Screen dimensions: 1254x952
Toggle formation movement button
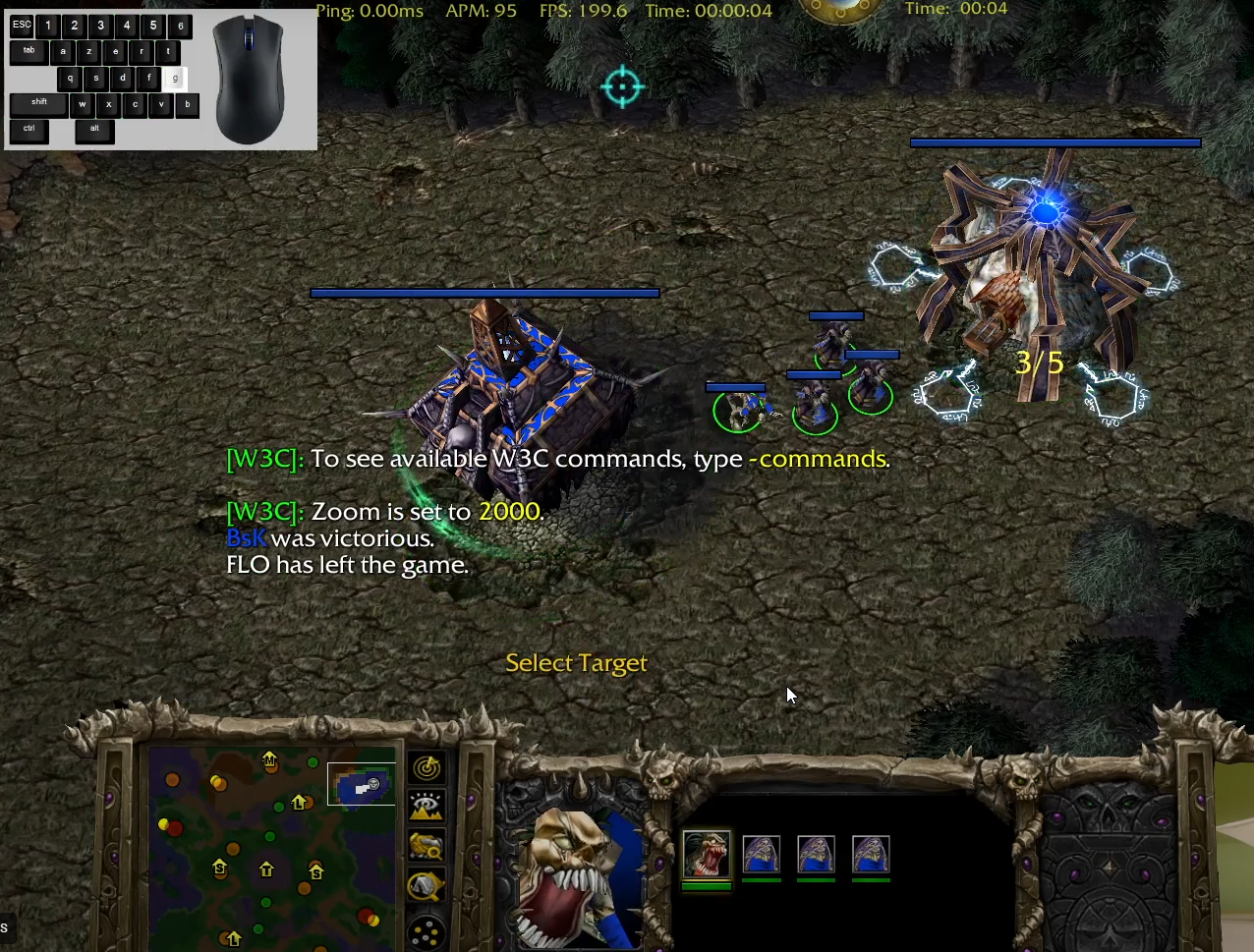click(427, 930)
